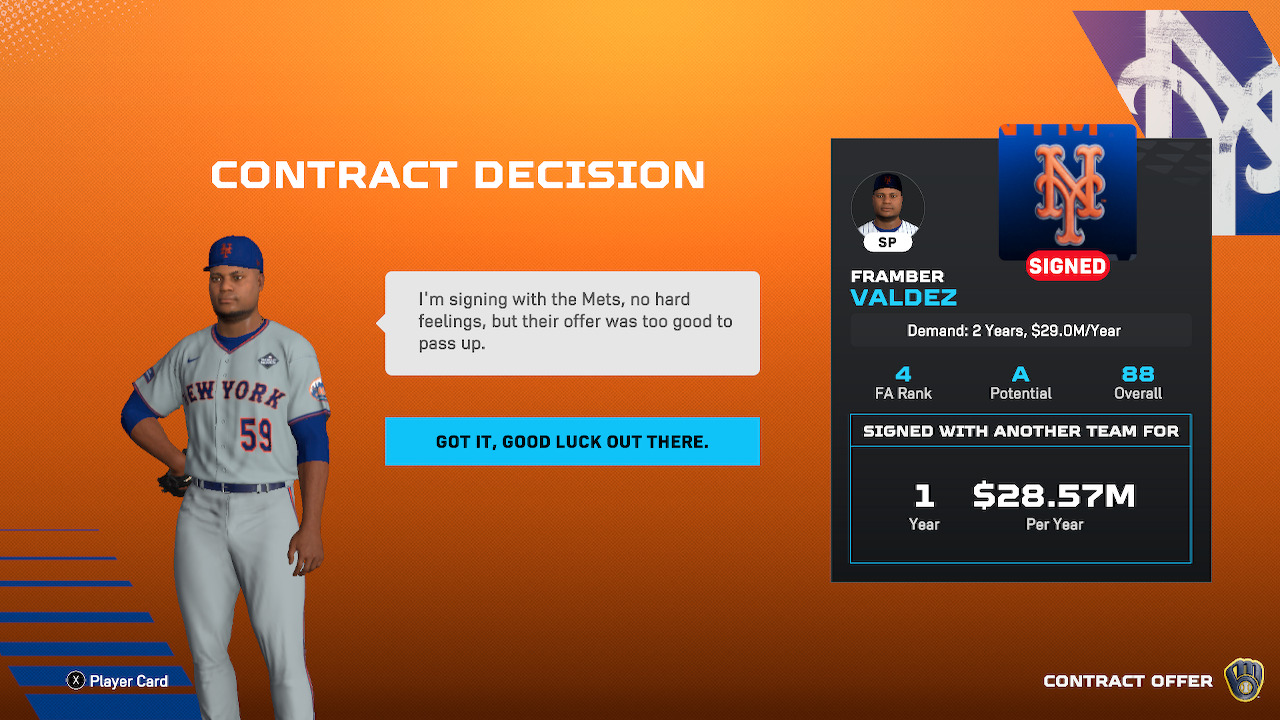Screen dimensions: 1280x720
Task: Expand the Signed With Another Team panel
Action: 1020,430
